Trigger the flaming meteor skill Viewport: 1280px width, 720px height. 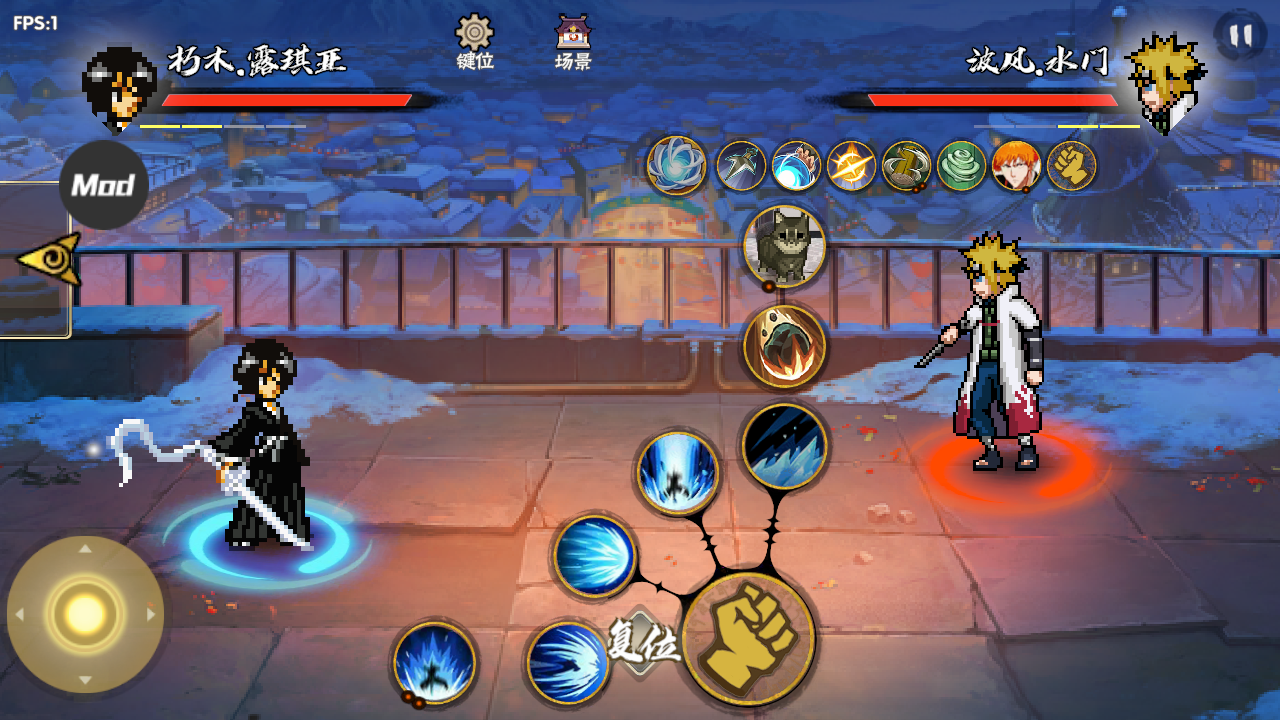pyautogui.click(x=784, y=346)
